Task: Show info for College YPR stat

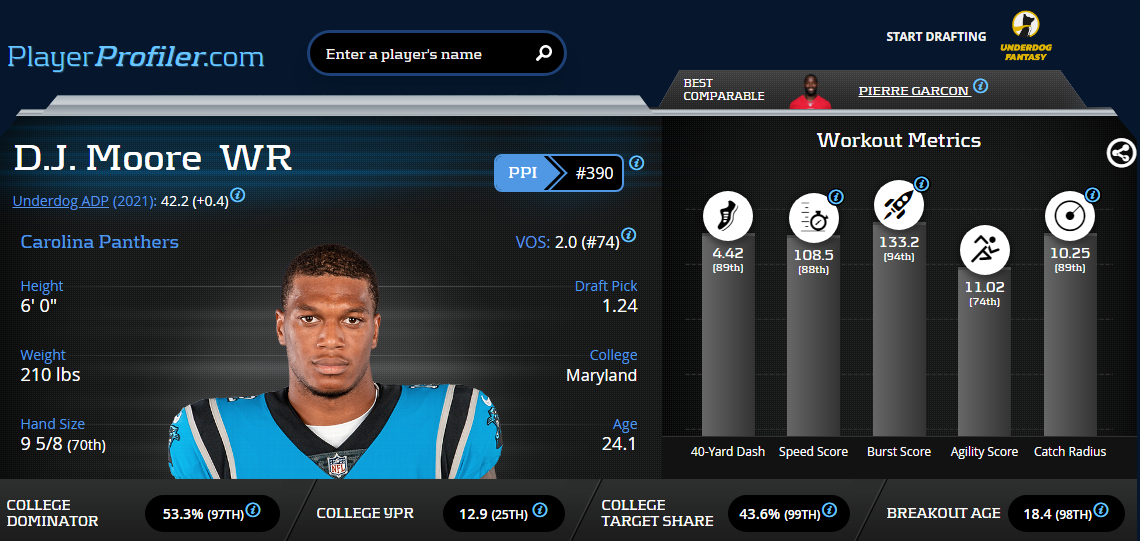Action: [x=540, y=510]
